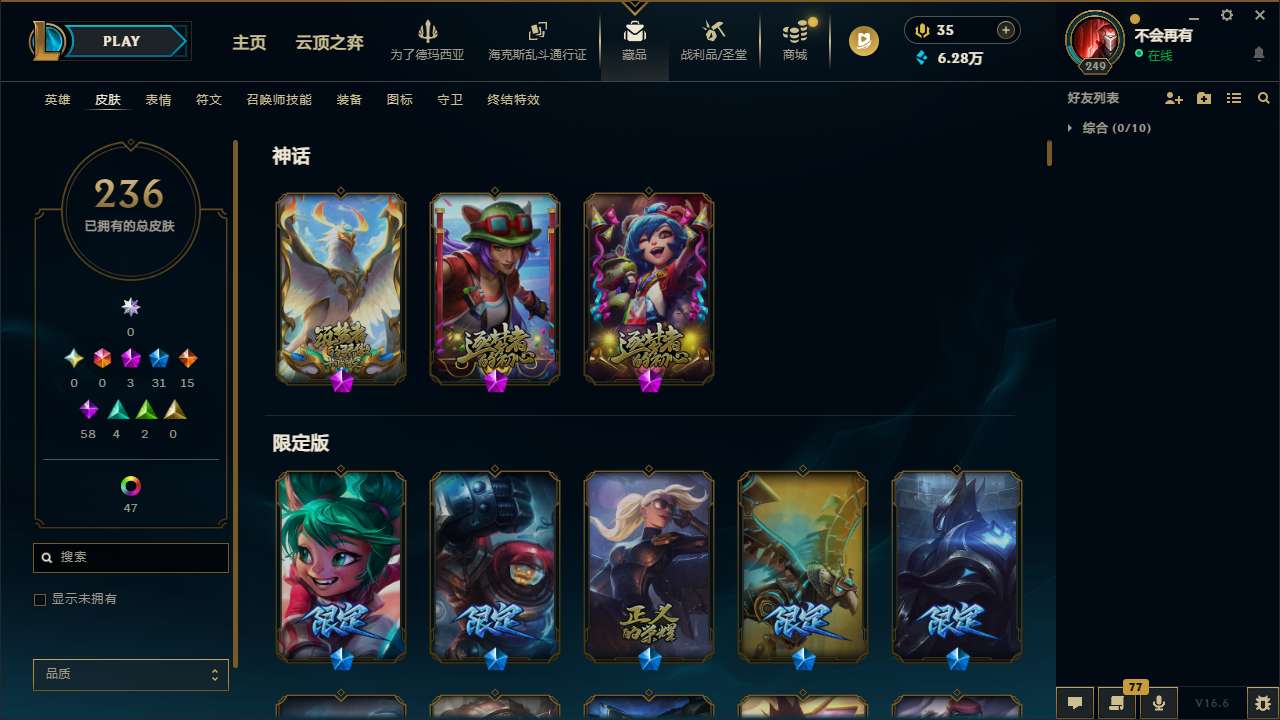Enable the 显示未拥有 checkbox

pyautogui.click(x=40, y=599)
